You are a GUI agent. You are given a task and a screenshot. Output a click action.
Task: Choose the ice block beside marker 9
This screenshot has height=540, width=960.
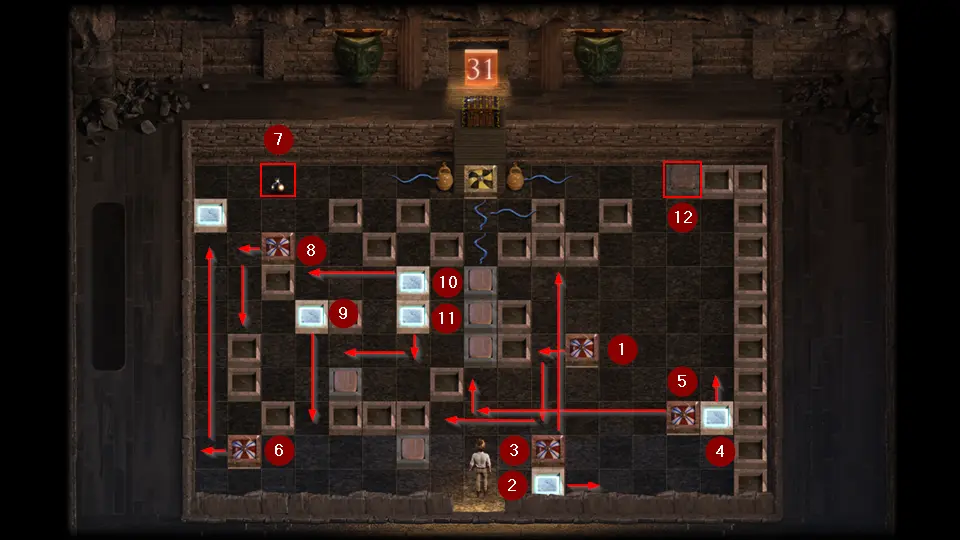point(312,316)
